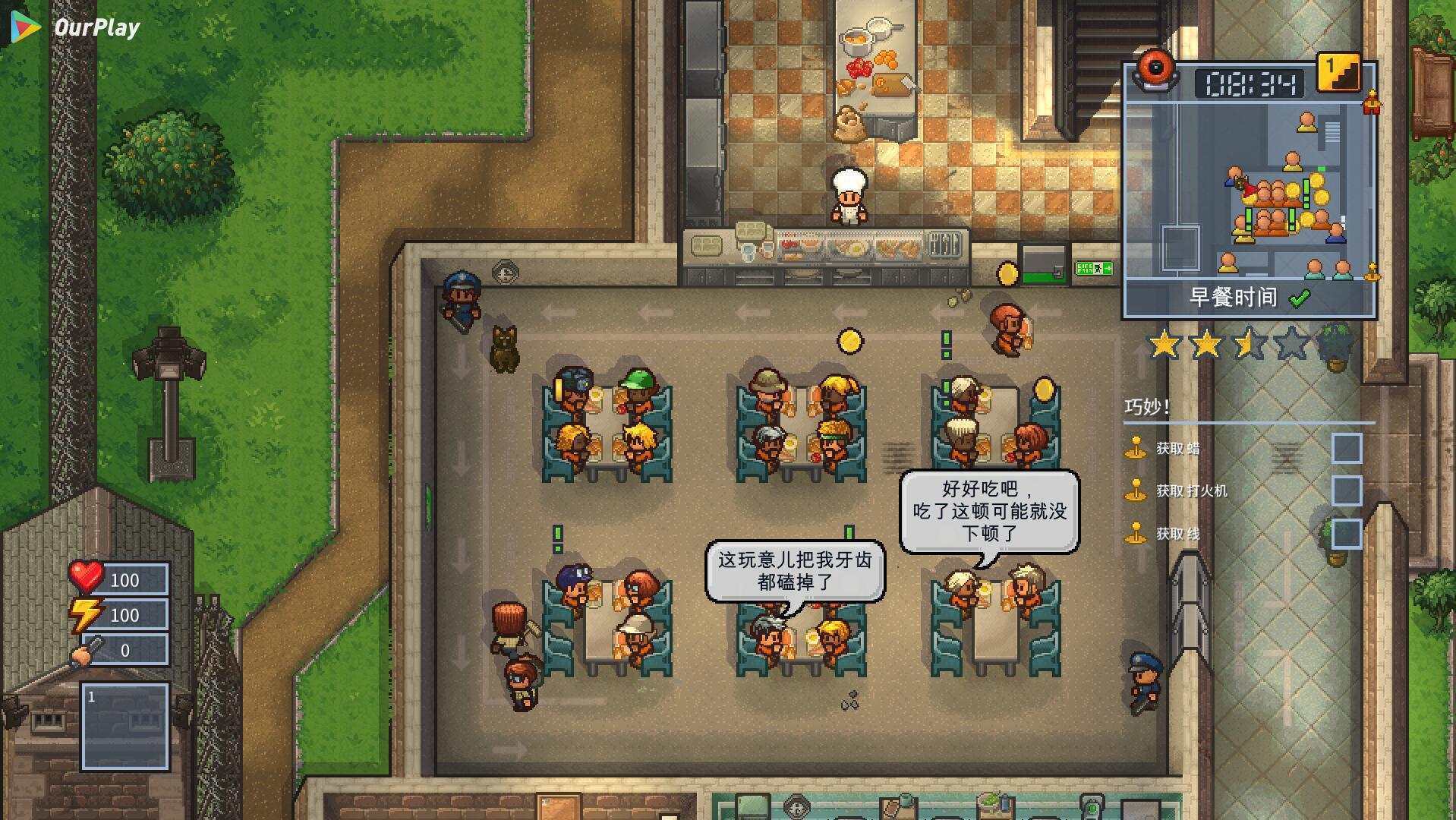Toggle the checkbox for 获取蜡
This screenshot has width=1456, height=820.
(x=1346, y=448)
